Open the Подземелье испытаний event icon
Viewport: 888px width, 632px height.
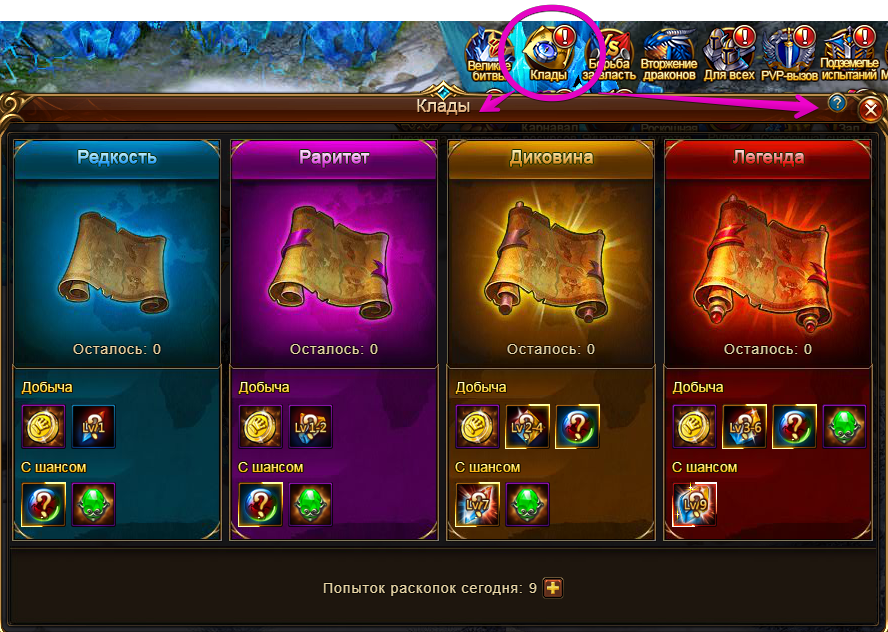pos(848,55)
